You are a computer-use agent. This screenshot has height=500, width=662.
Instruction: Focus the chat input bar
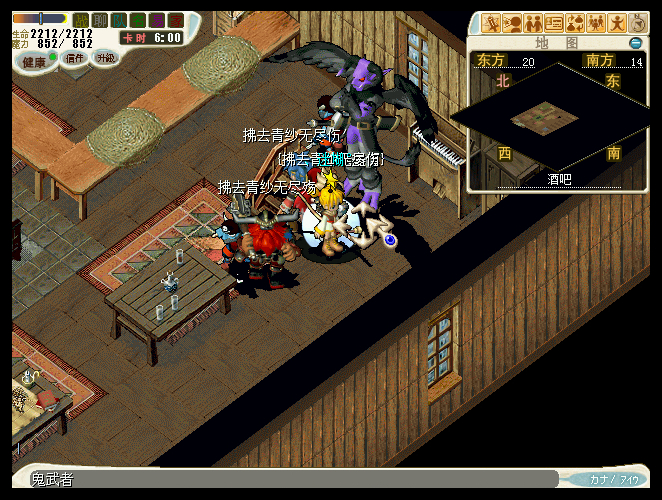click(290, 480)
